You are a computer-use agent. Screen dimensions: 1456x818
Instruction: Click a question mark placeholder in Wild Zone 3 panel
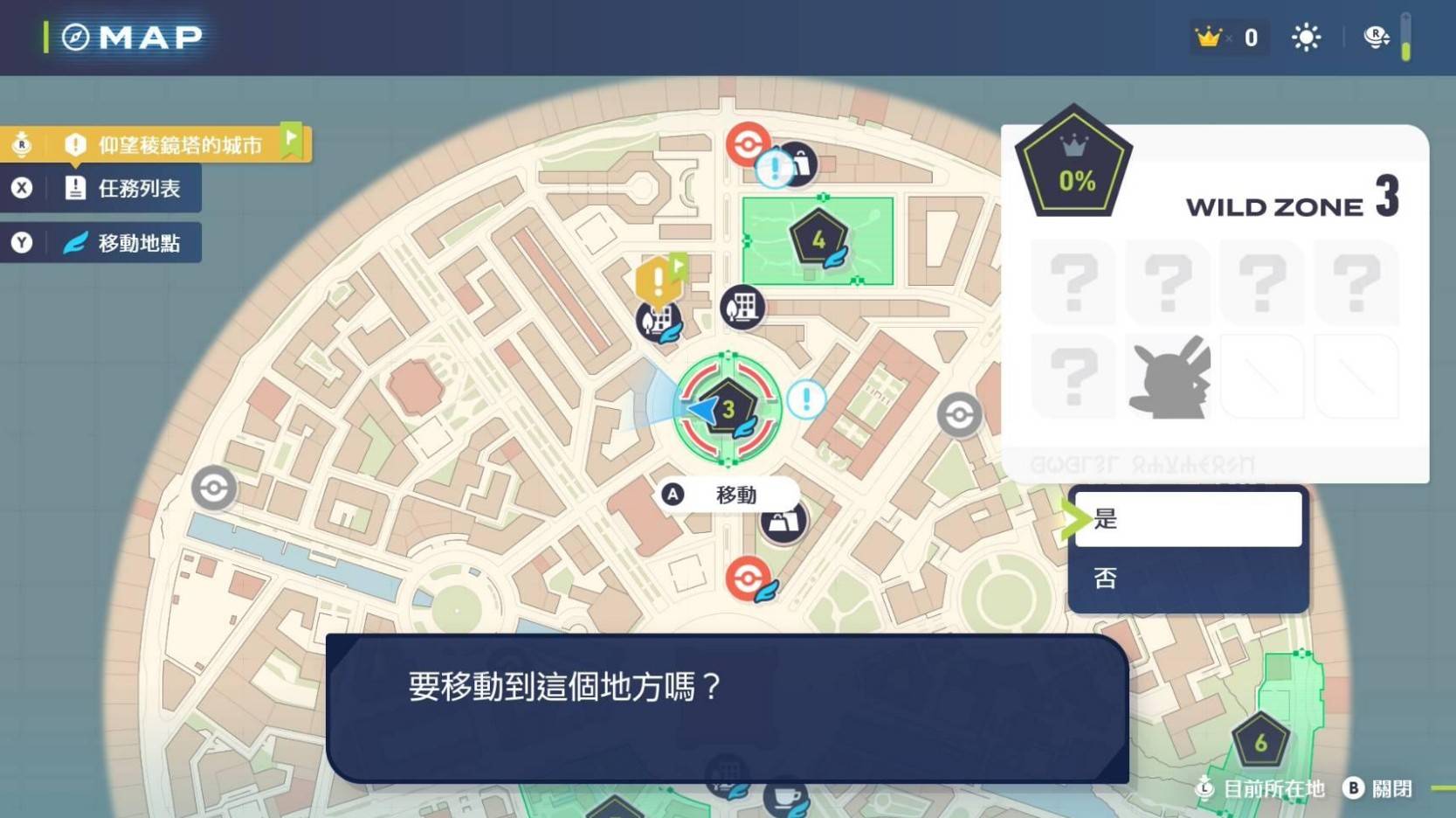[x=1073, y=281]
